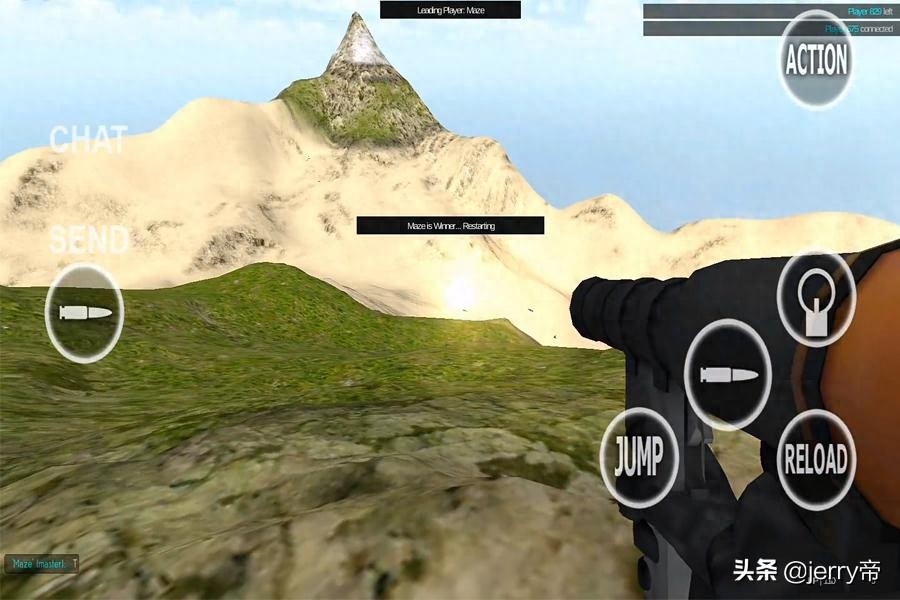Viewport: 900px width, 600px height.
Task: Activate the aim sight scope button
Action: tap(816, 300)
